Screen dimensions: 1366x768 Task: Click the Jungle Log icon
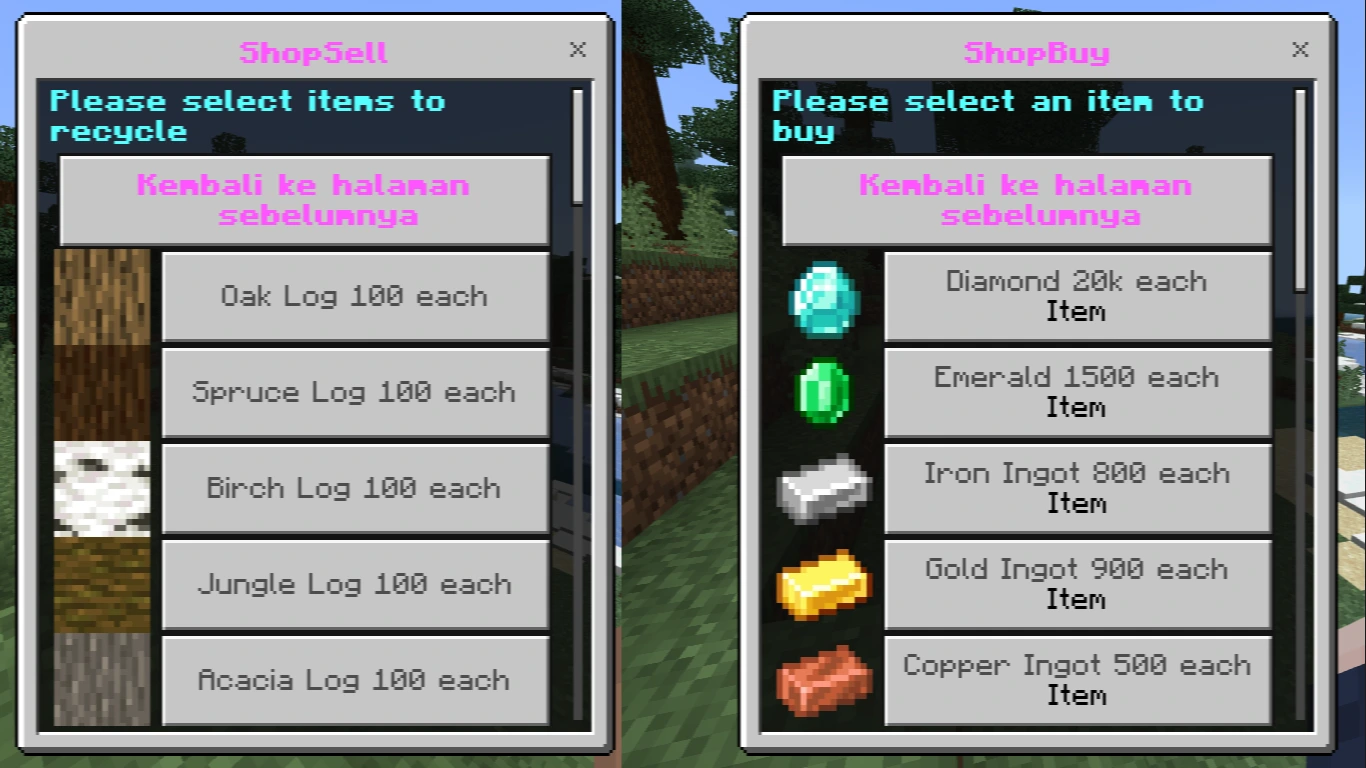pos(101,584)
